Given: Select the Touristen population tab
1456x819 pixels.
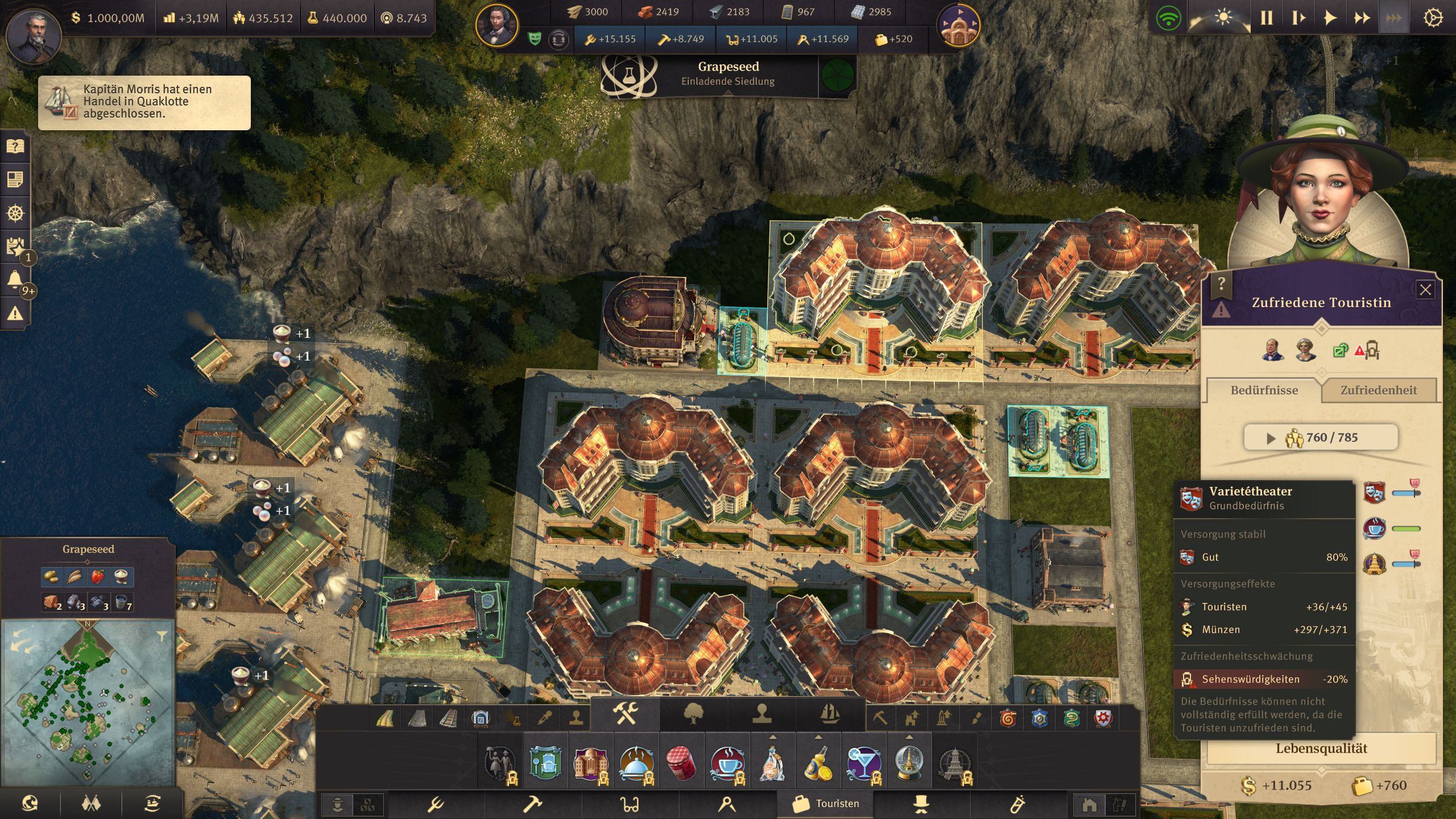Looking at the screenshot, I should 826,804.
